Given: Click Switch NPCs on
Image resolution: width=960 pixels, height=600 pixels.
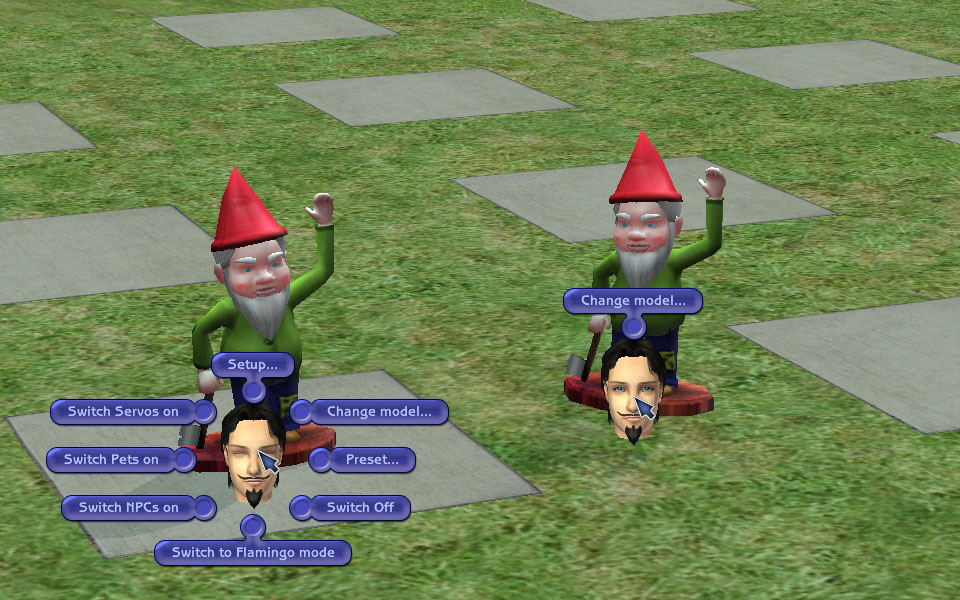Looking at the screenshot, I should click(129, 508).
